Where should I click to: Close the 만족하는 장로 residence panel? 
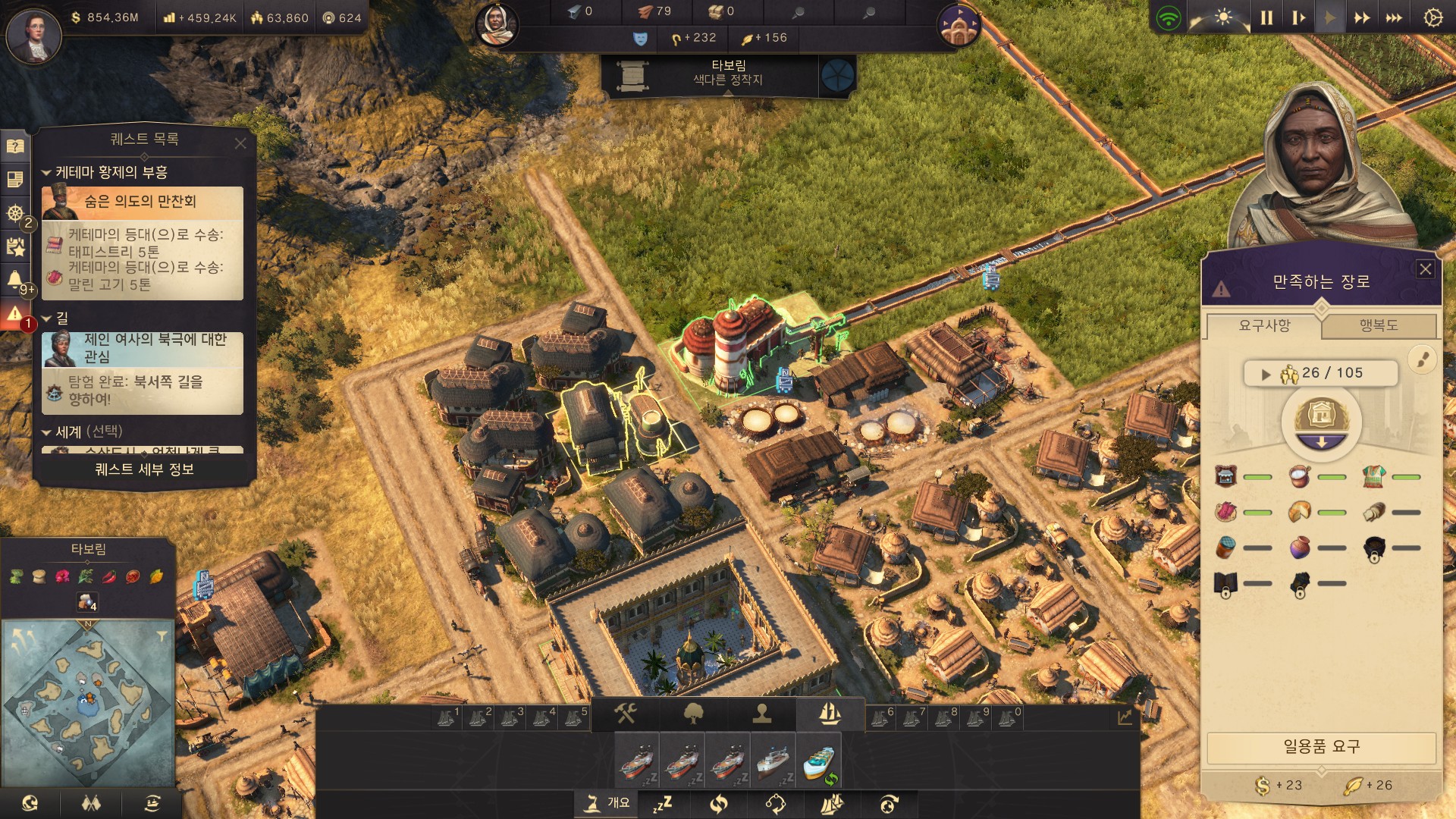(1425, 269)
